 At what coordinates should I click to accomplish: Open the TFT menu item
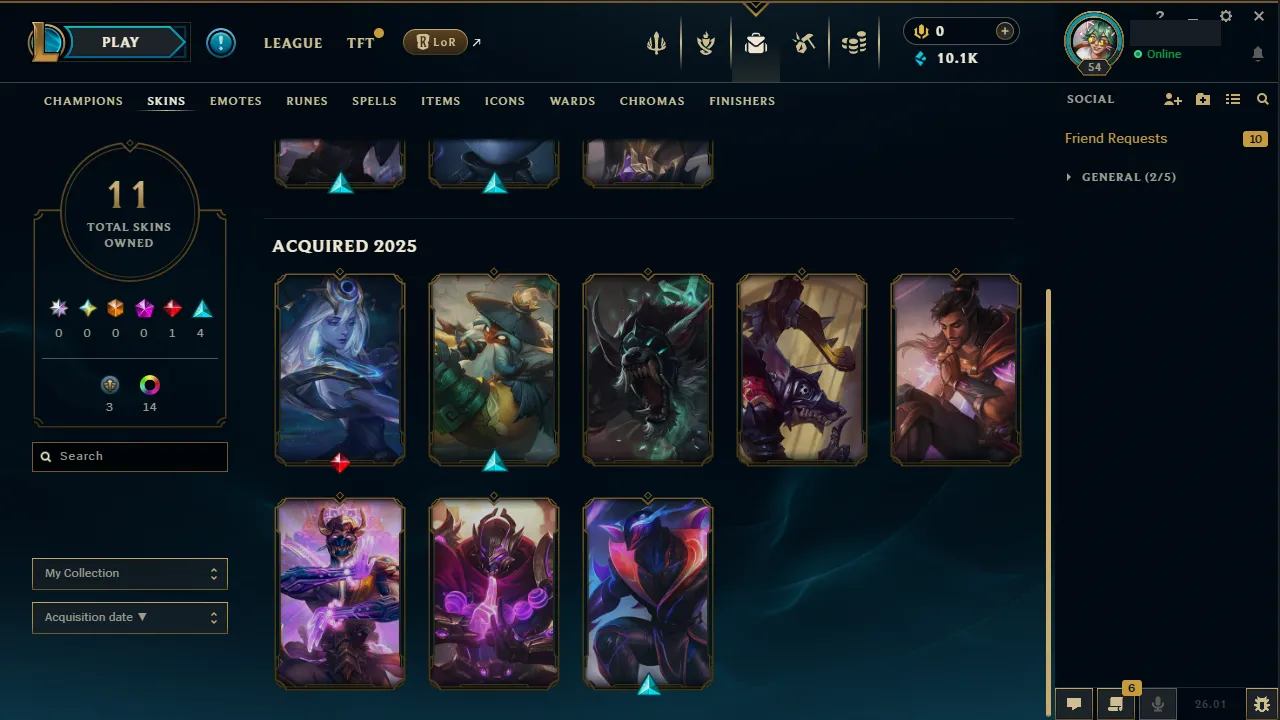point(360,43)
